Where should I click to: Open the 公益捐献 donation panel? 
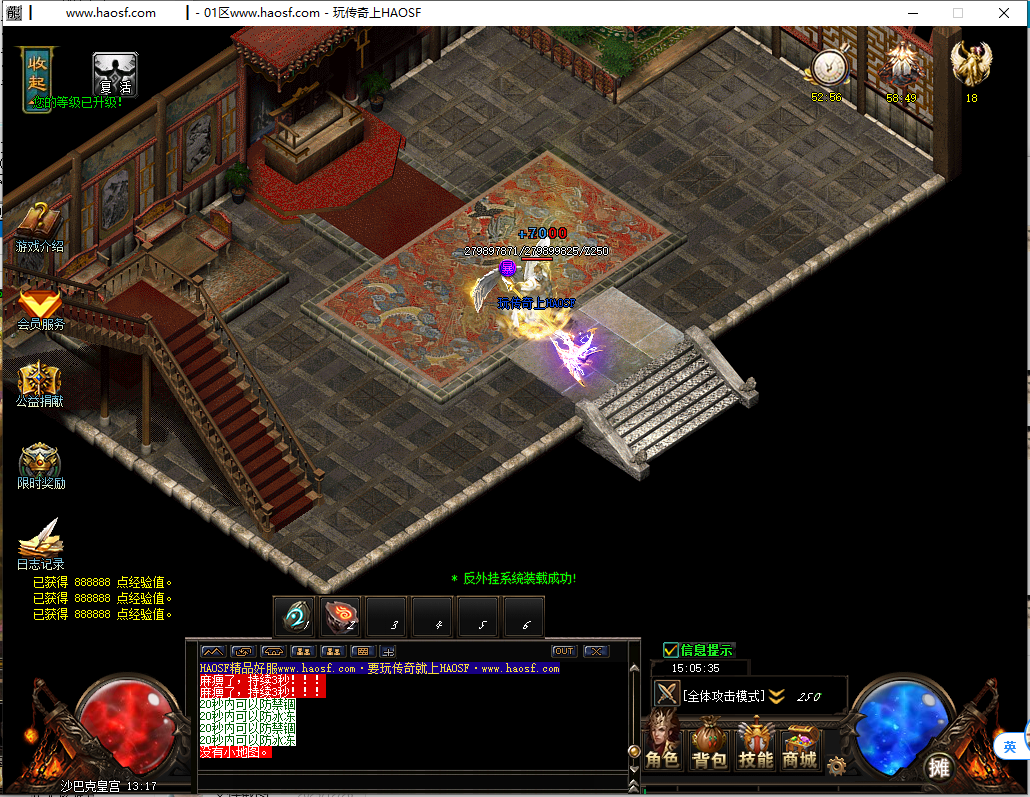click(38, 380)
